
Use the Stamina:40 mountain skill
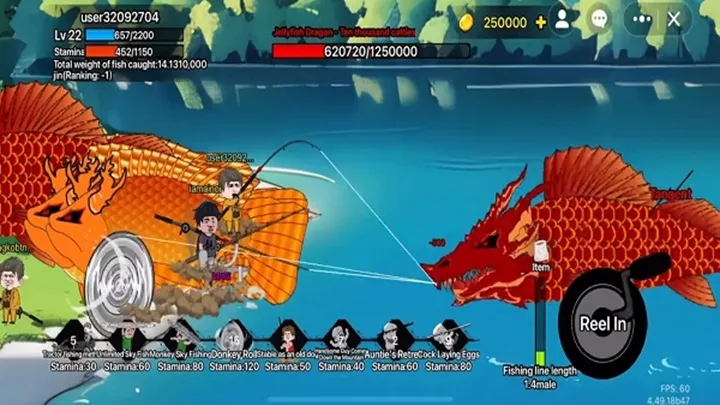pos(341,337)
